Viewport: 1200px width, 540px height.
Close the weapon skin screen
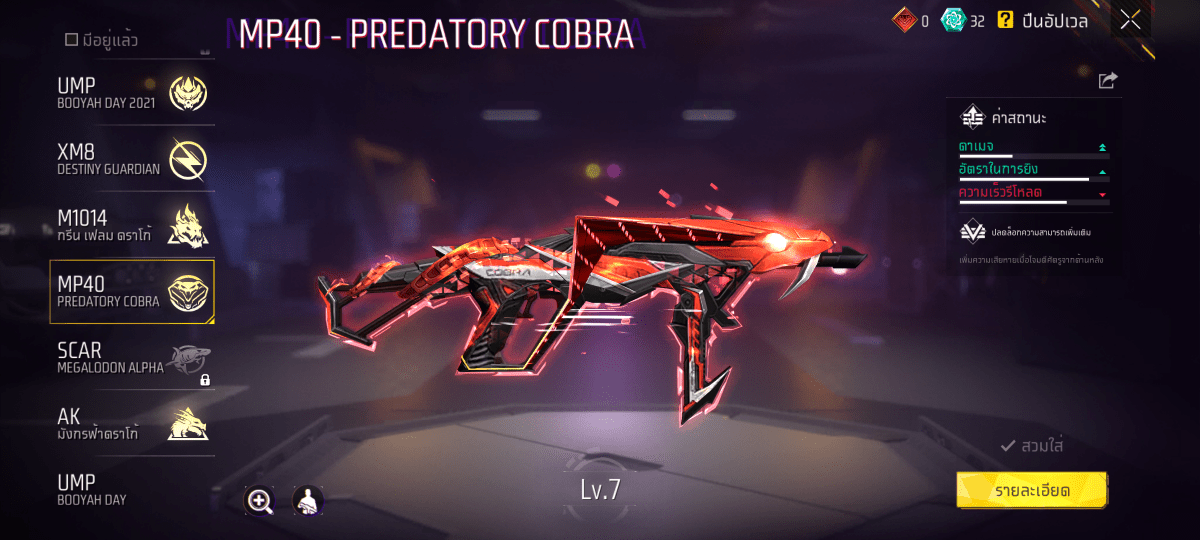pos(1130,20)
